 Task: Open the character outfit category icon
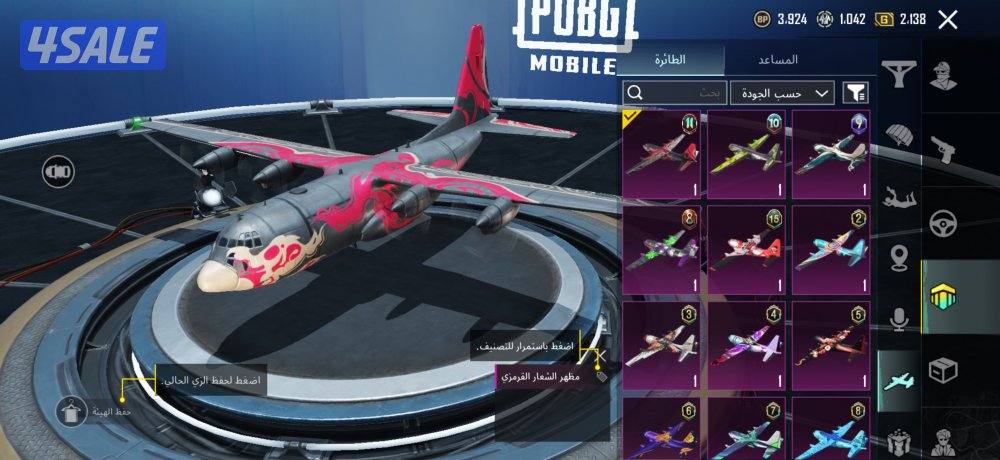(941, 73)
